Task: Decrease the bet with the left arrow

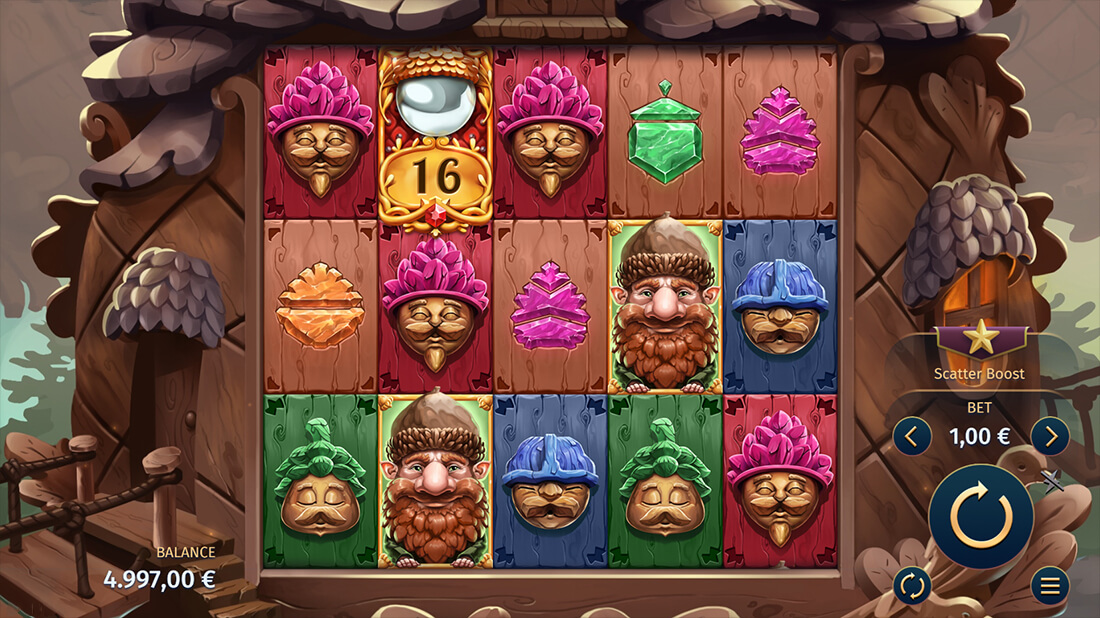Action: pyautogui.click(x=912, y=436)
